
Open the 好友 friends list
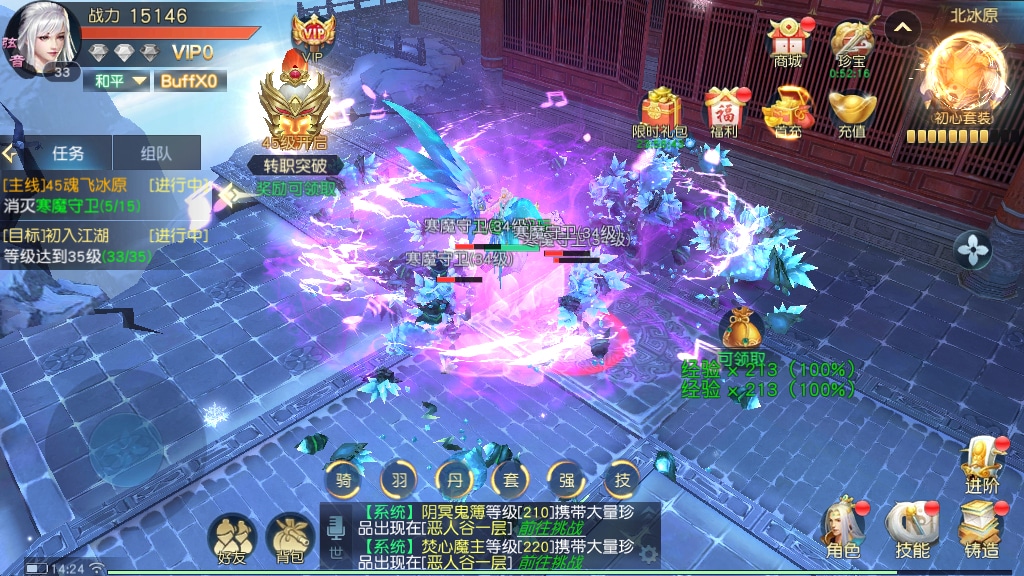pyautogui.click(x=232, y=540)
